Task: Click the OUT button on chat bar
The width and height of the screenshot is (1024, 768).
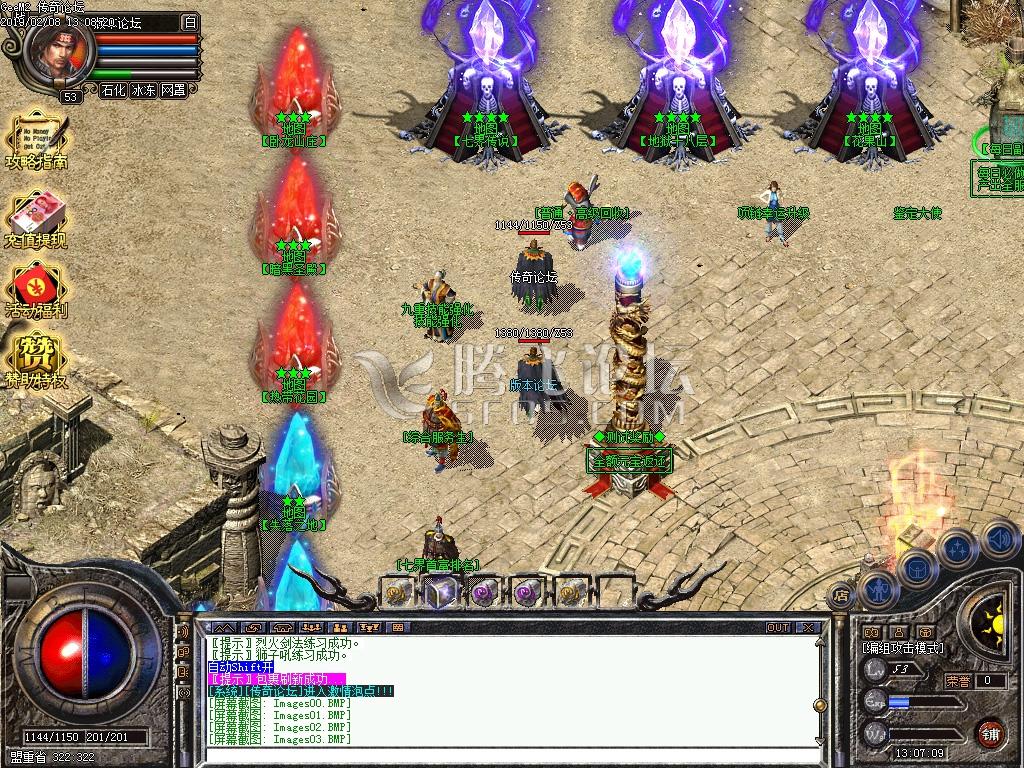Action: point(778,627)
